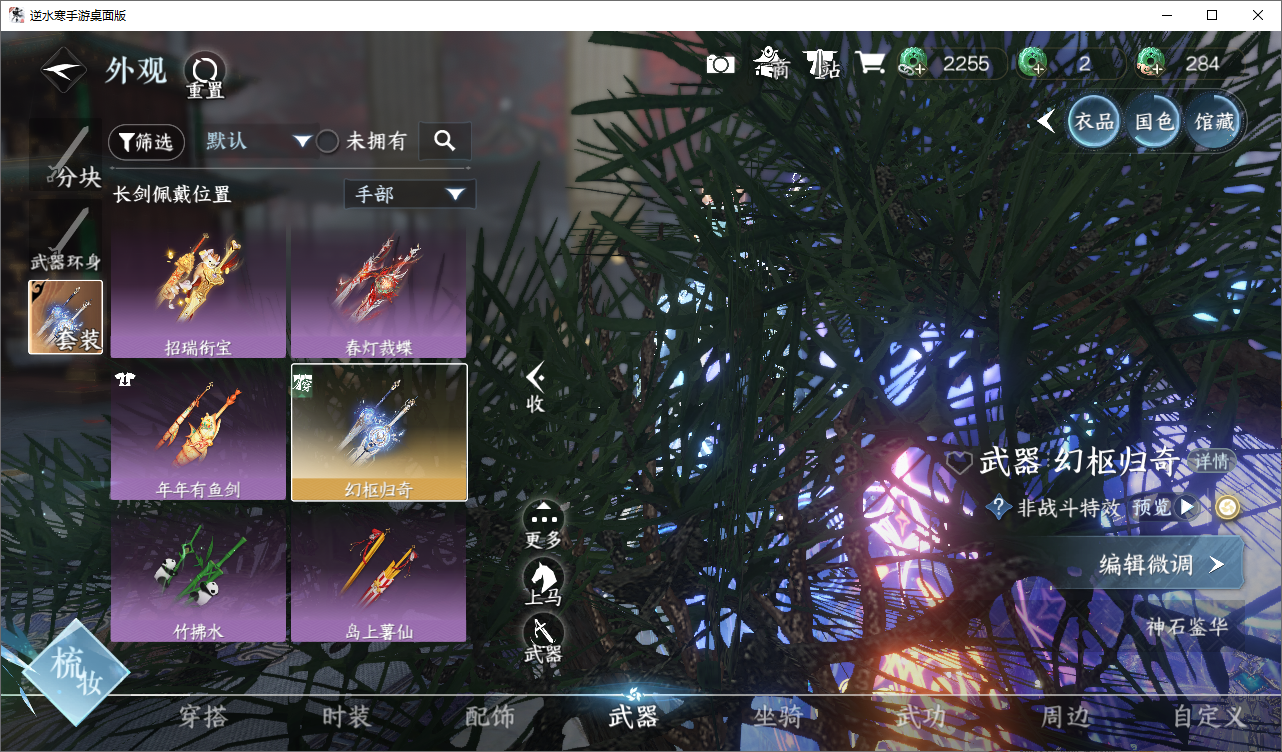
Task: Switch to the 坐骑 tab
Action: click(x=777, y=716)
